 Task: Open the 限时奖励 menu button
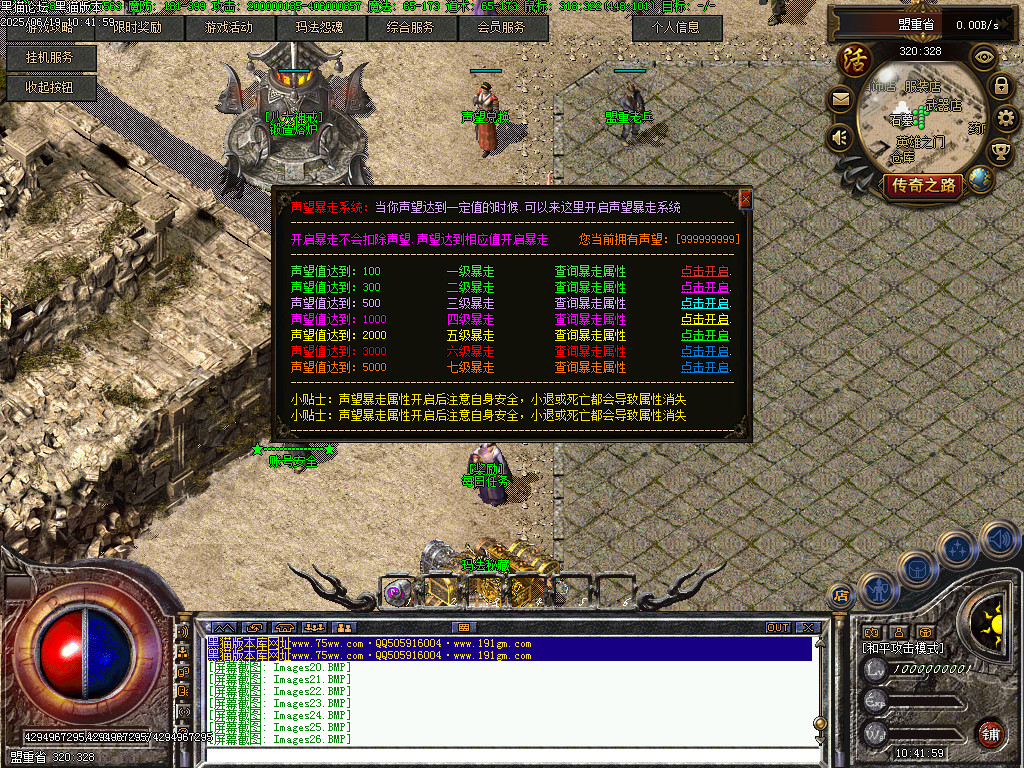coord(138,28)
